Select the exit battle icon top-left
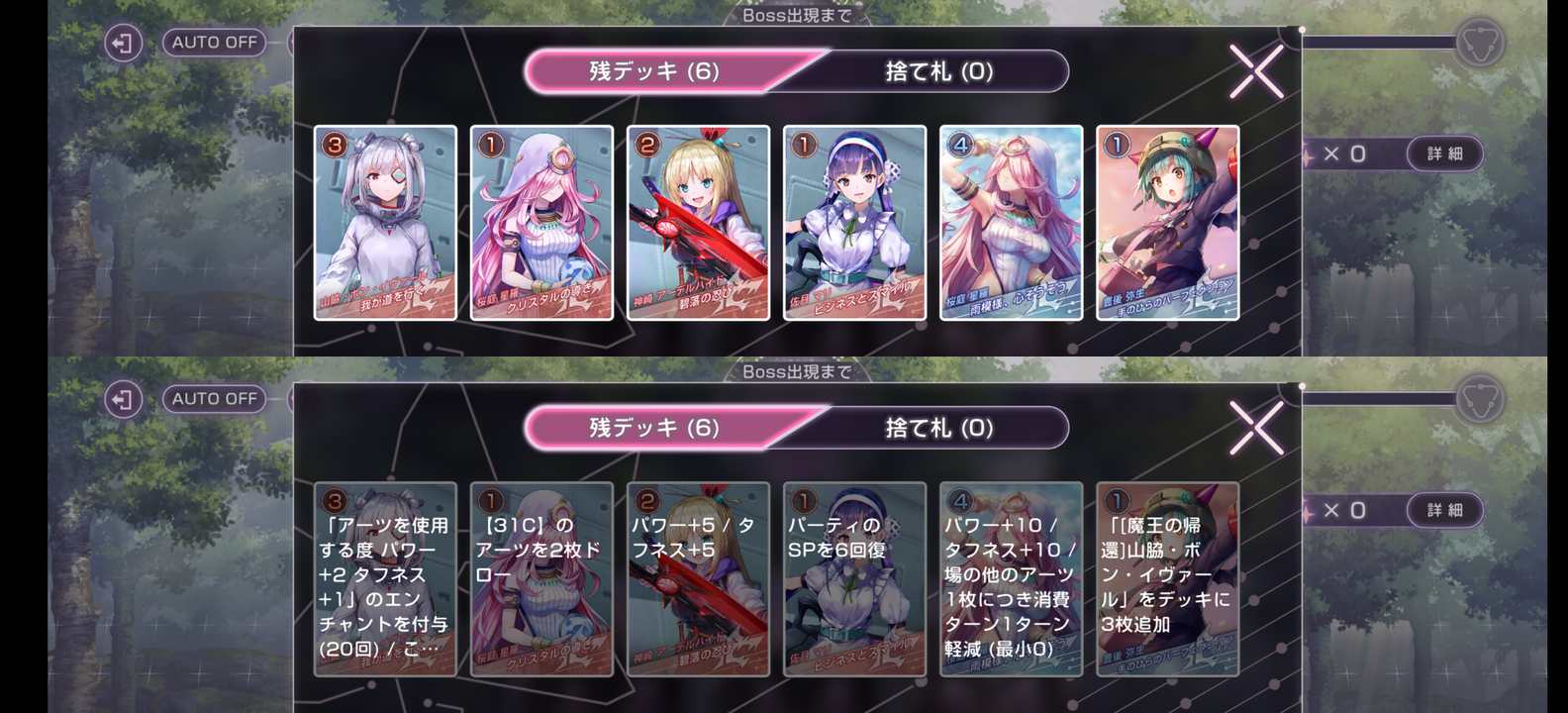The image size is (1568, 713). [122, 43]
